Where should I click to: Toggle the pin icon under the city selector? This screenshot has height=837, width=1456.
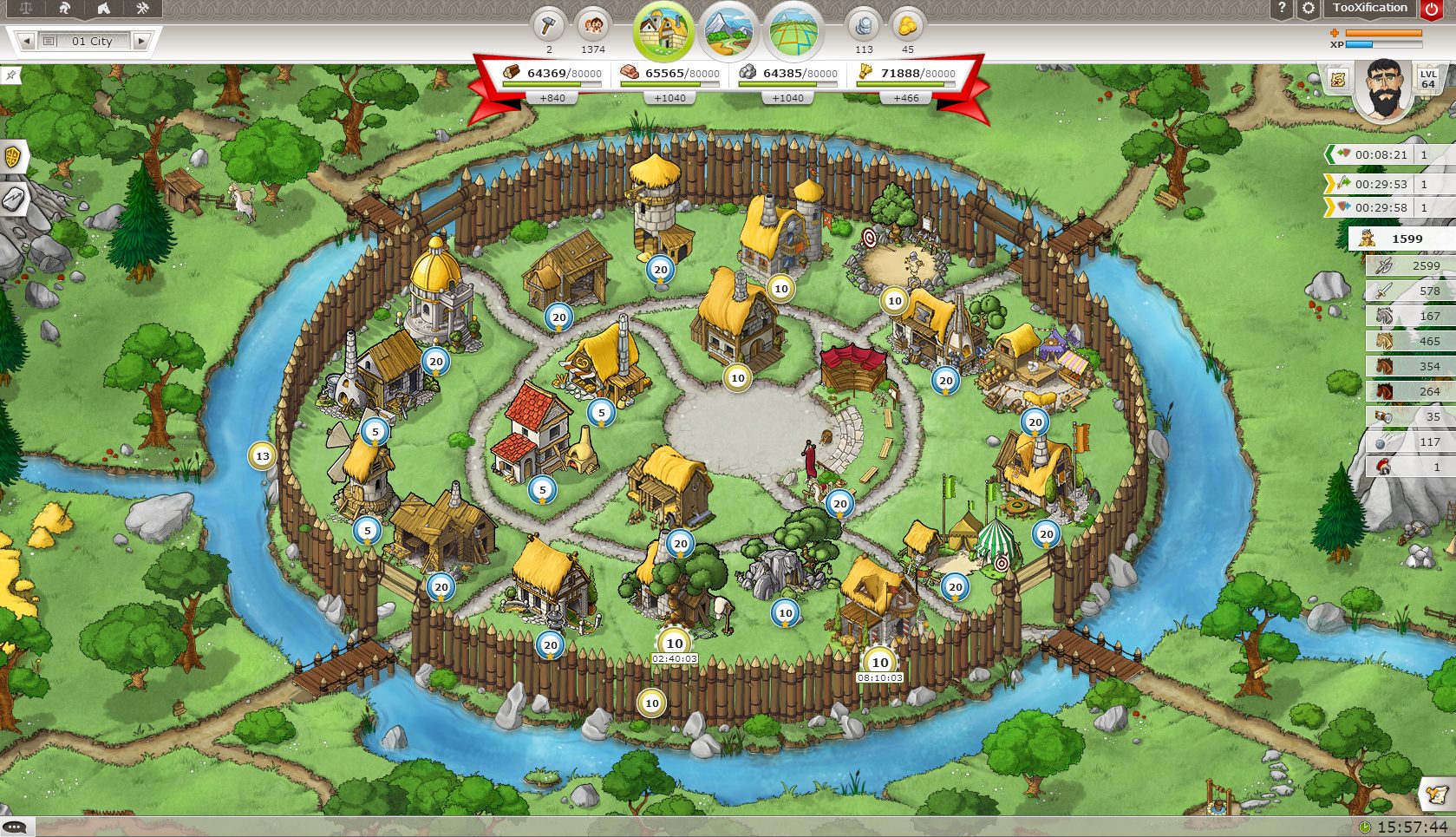coord(10,75)
